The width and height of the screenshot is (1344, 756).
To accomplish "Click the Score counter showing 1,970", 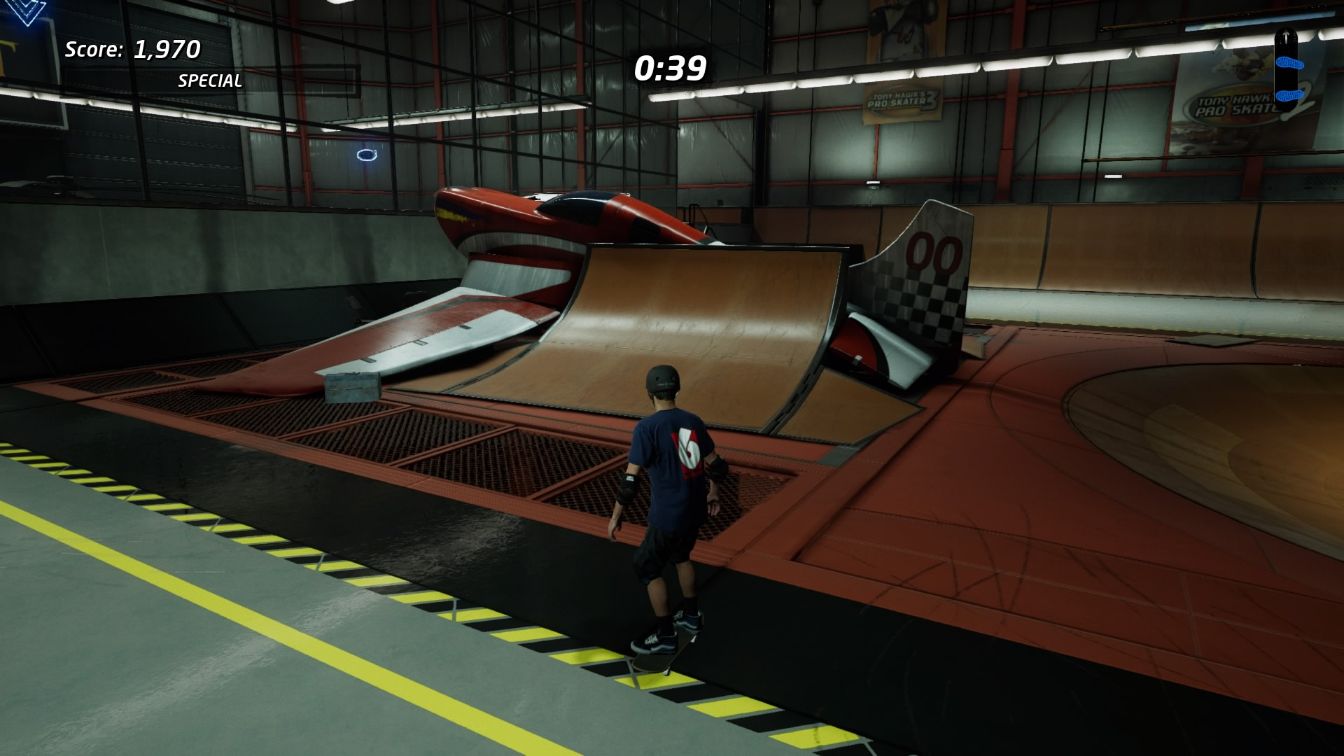I will coord(131,48).
